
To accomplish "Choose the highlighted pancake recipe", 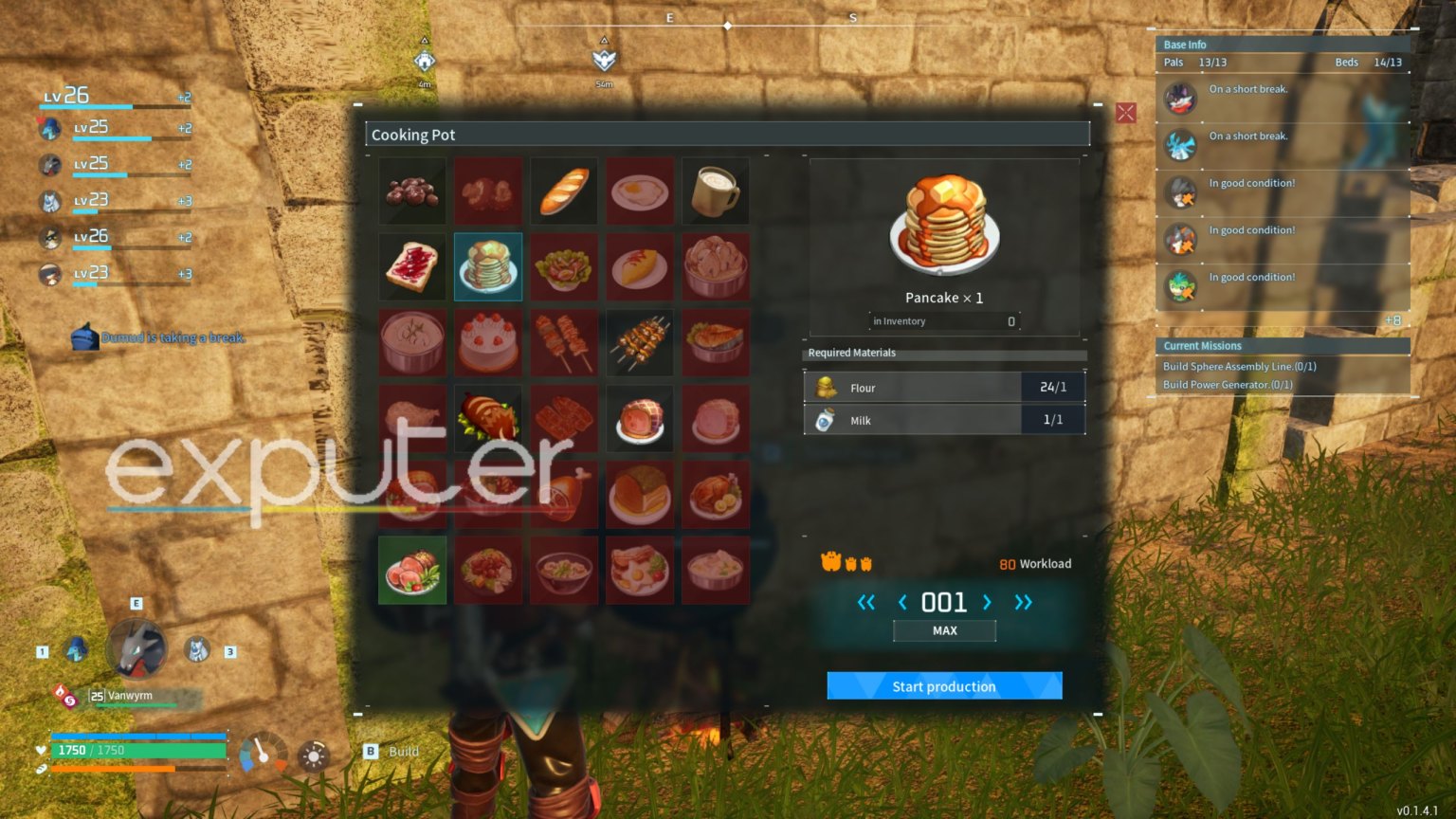I will pos(488,267).
